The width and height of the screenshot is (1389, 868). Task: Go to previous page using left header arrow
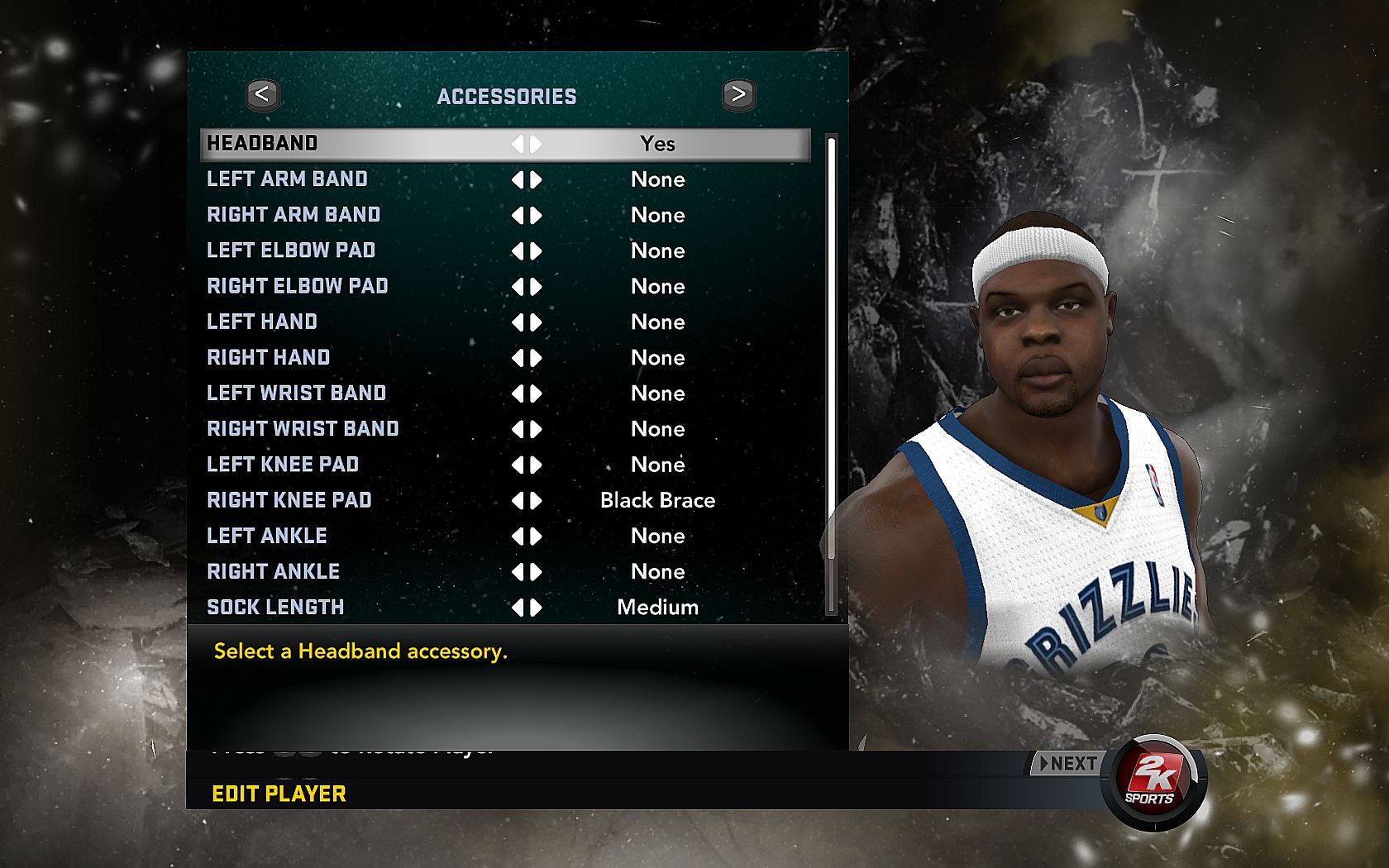(263, 95)
